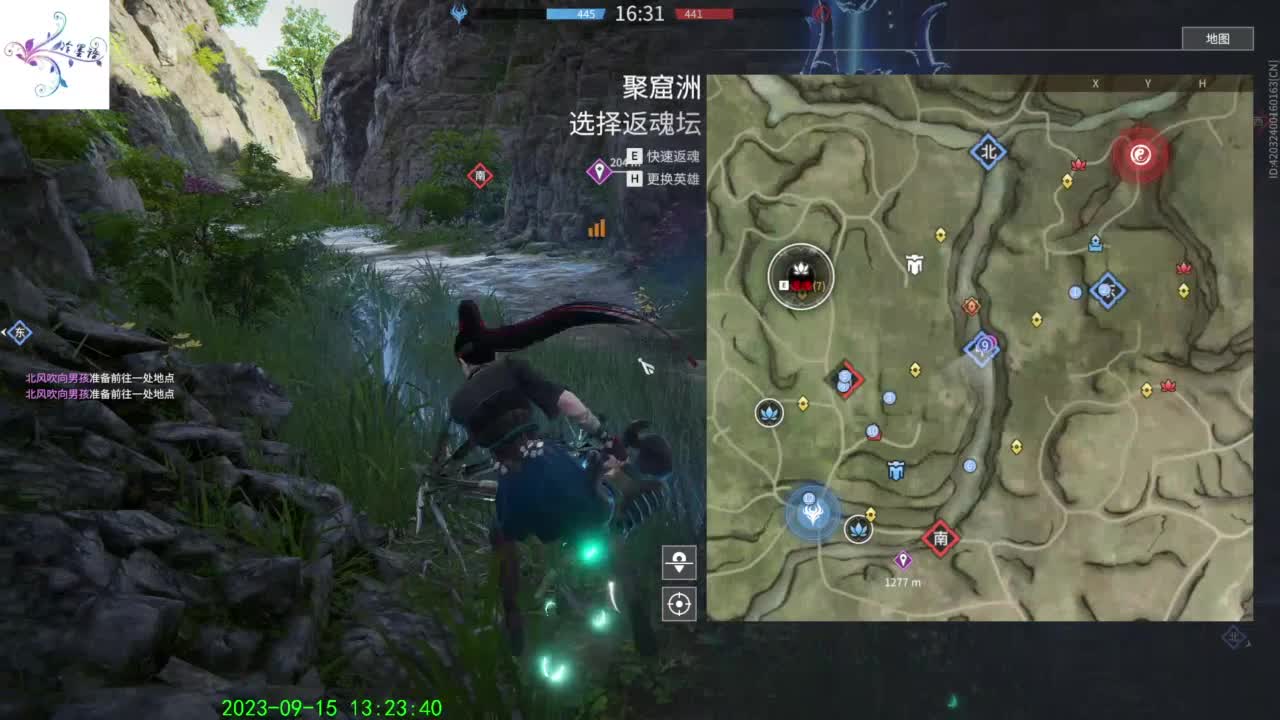Image resolution: width=1280 pixels, height=720 pixels.
Task: Expand the red lotus shrine marker near map edge
Action: pyautogui.click(x=1186, y=268)
